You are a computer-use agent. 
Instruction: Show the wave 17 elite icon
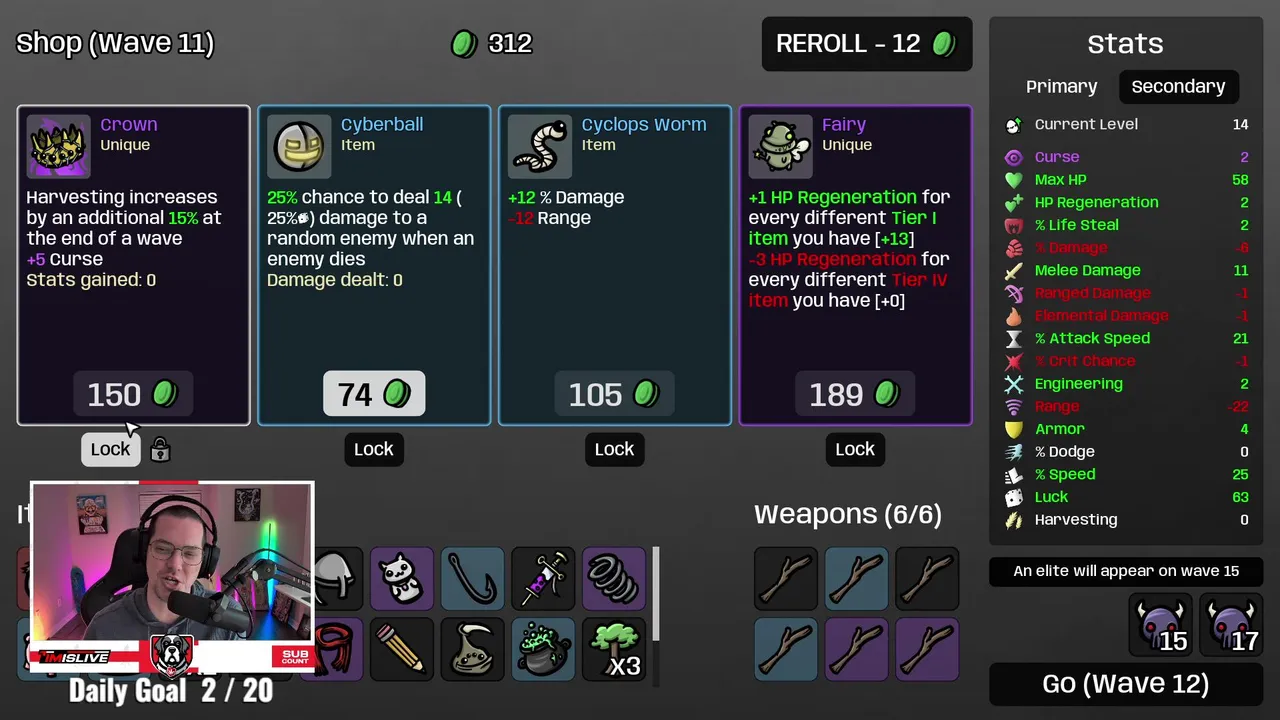pyautogui.click(x=1232, y=625)
